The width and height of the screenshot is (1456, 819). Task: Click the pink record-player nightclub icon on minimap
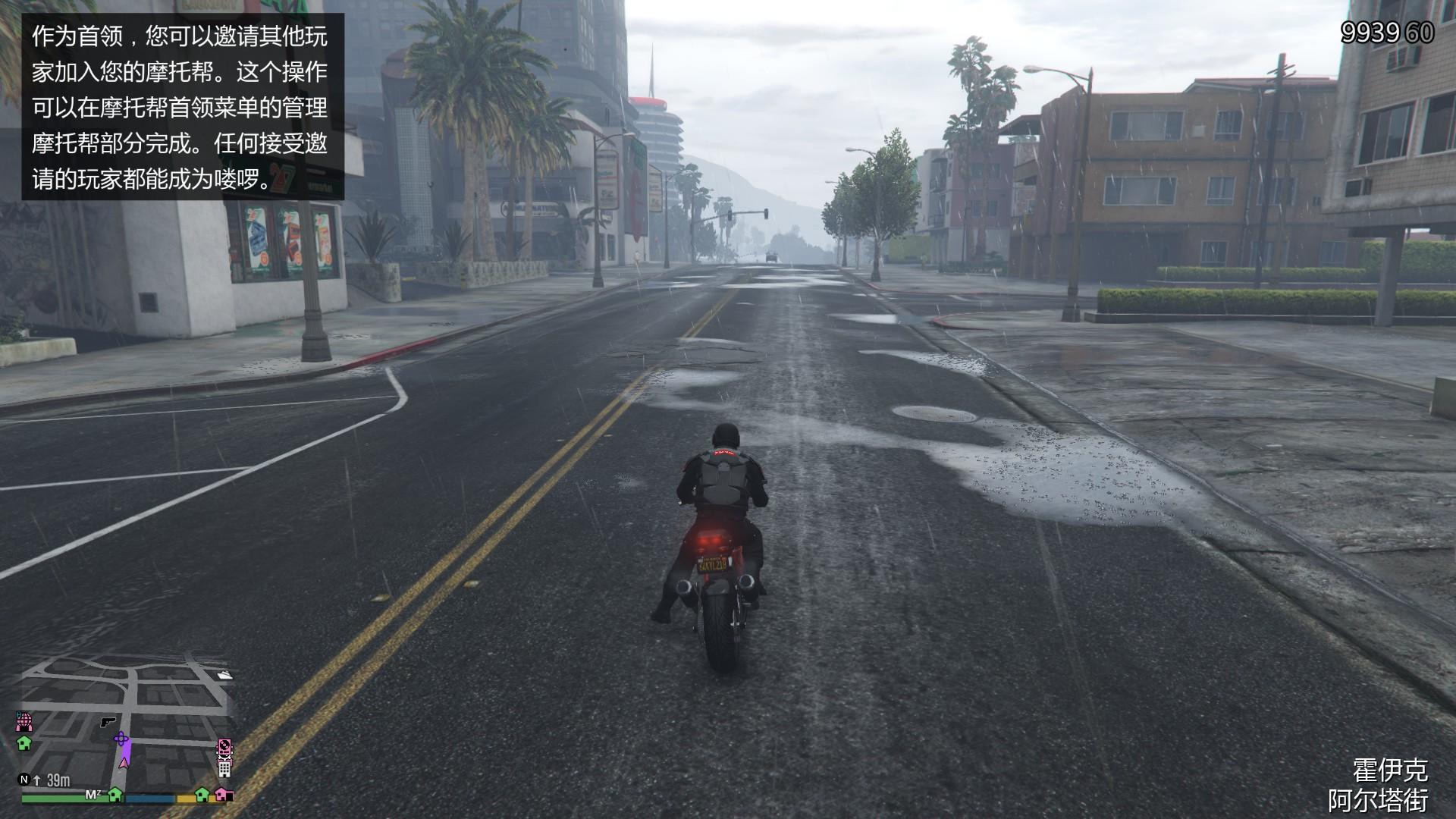[x=224, y=746]
